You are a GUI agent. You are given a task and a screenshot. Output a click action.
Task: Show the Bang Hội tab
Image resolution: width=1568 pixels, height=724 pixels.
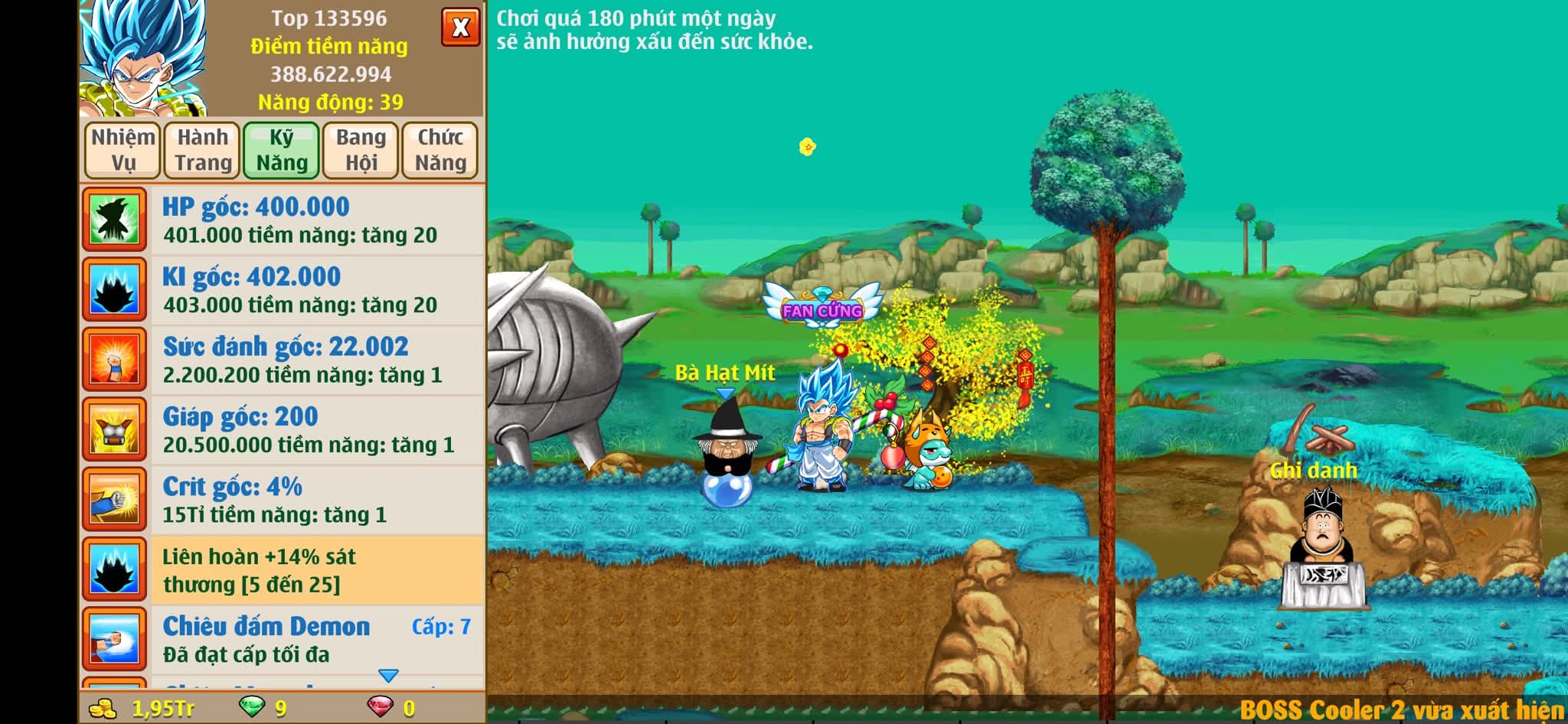point(361,150)
